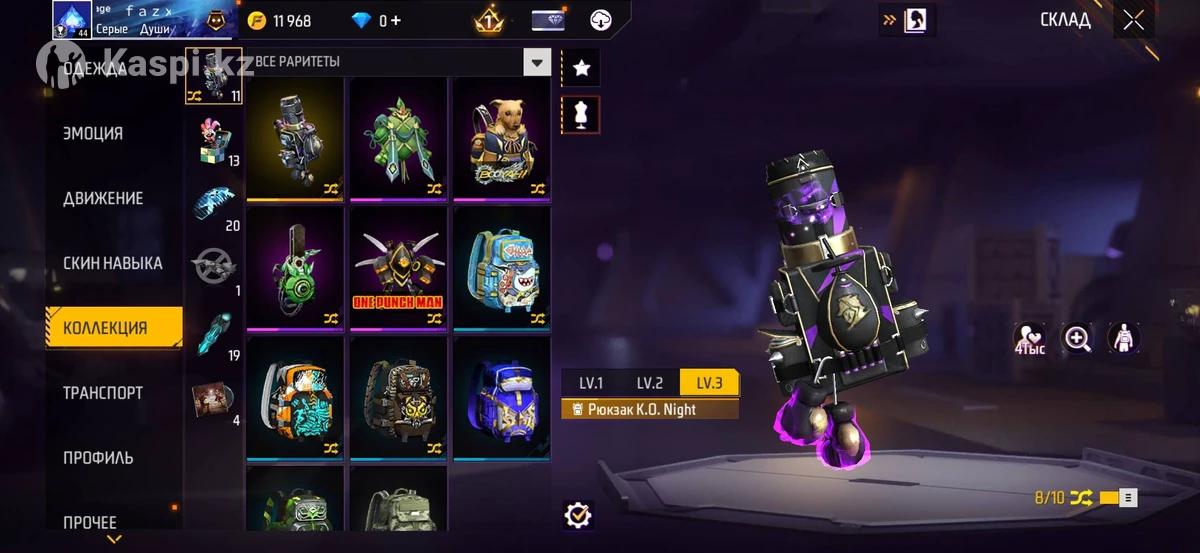Select the shark backpack skin
The image size is (1200, 553).
pos(501,267)
